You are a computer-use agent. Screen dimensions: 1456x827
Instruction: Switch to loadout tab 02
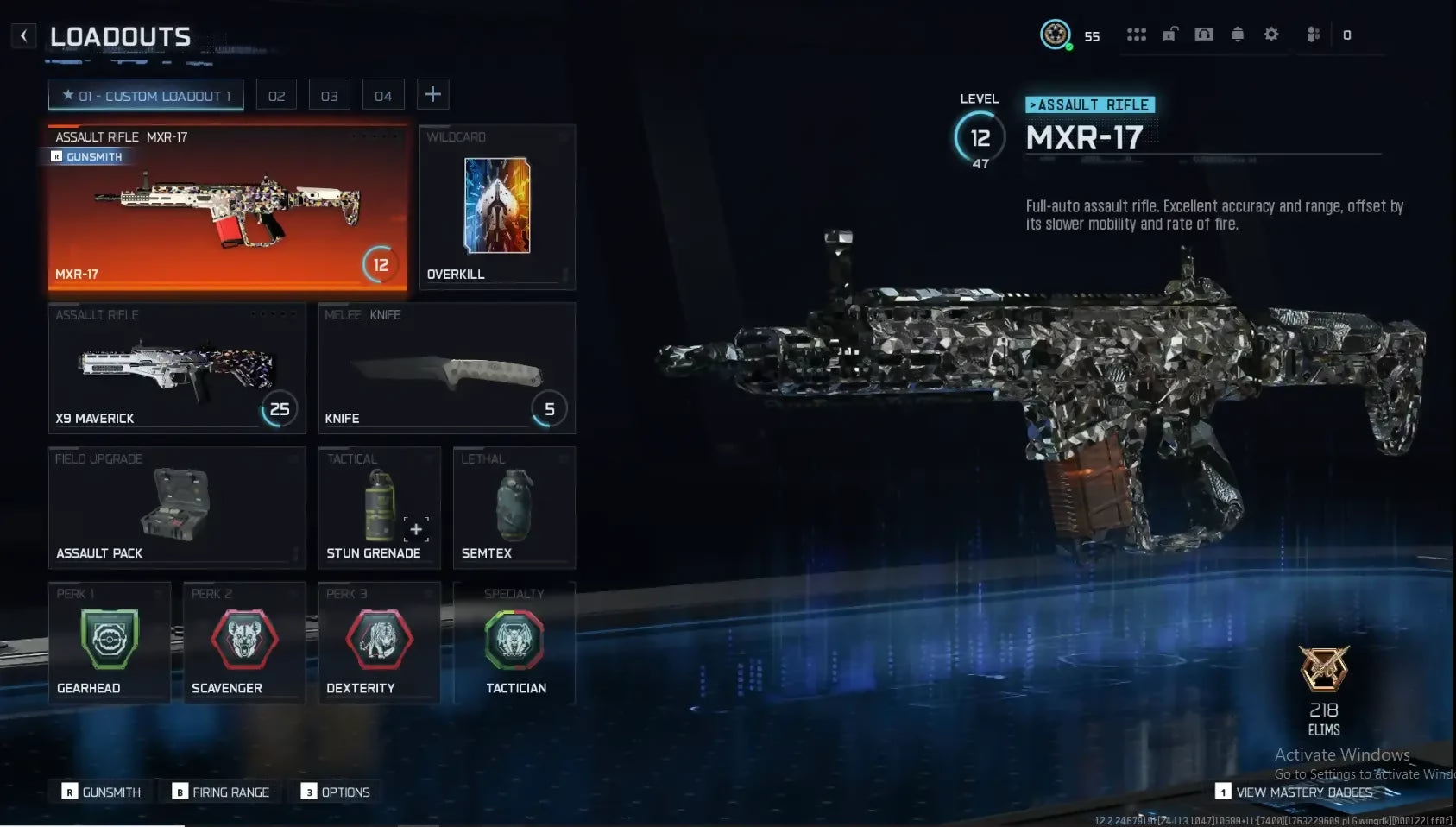(276, 96)
